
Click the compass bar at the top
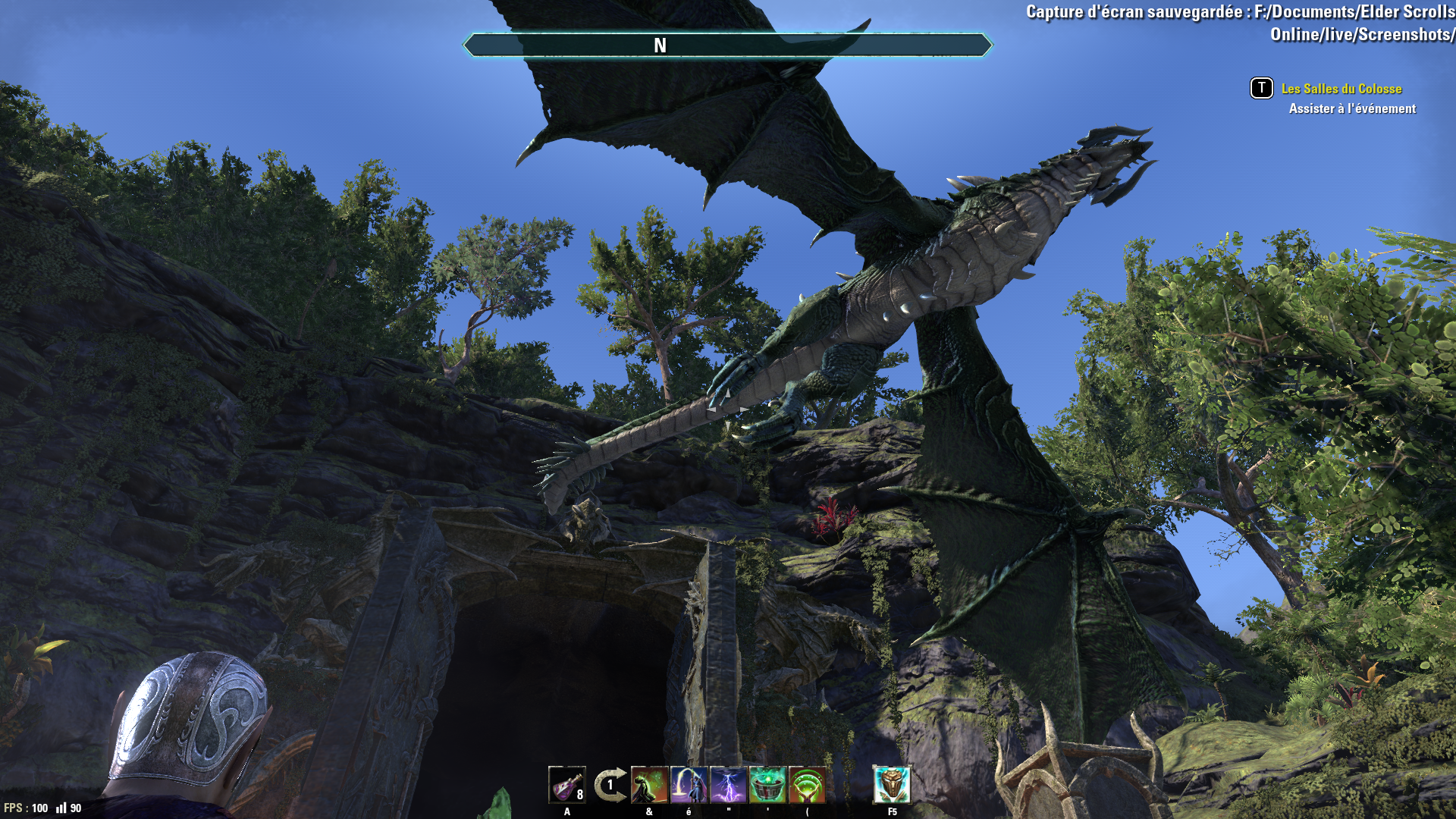728,45
